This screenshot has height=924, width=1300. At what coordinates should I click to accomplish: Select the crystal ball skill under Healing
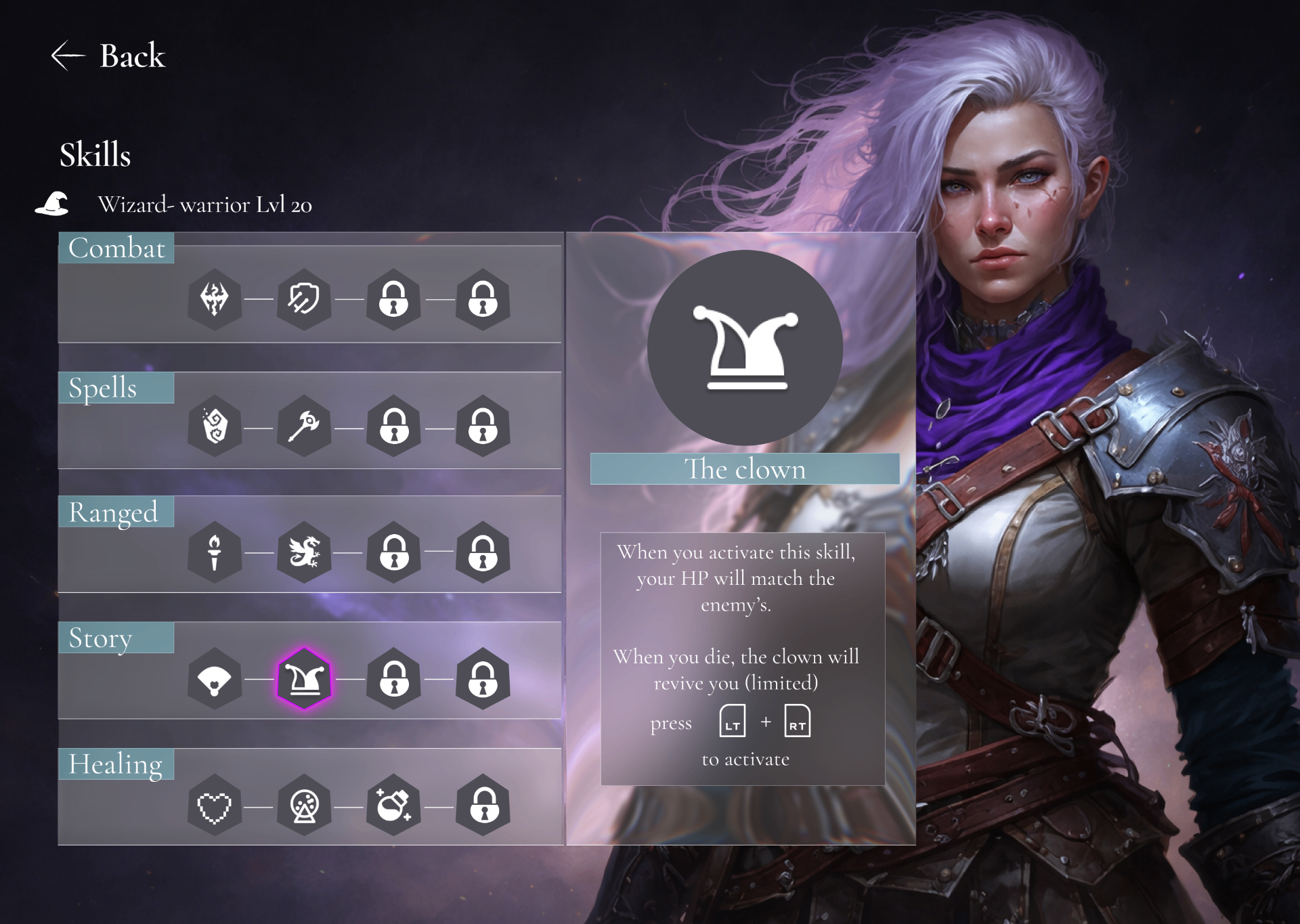[x=304, y=806]
